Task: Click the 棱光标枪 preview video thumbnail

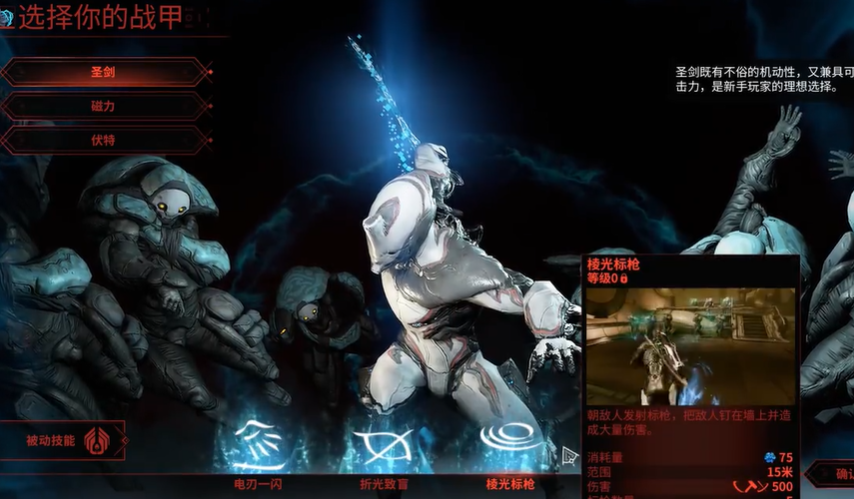Action: [690, 346]
